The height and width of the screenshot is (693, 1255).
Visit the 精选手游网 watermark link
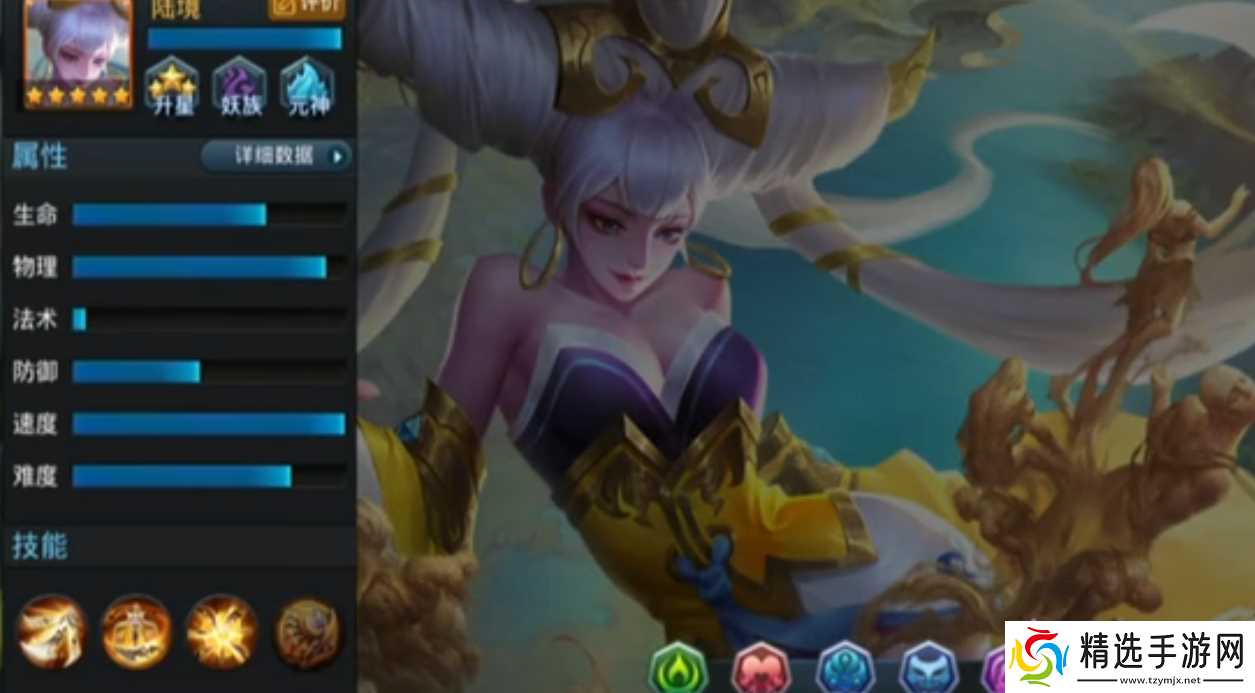(x=1129, y=657)
